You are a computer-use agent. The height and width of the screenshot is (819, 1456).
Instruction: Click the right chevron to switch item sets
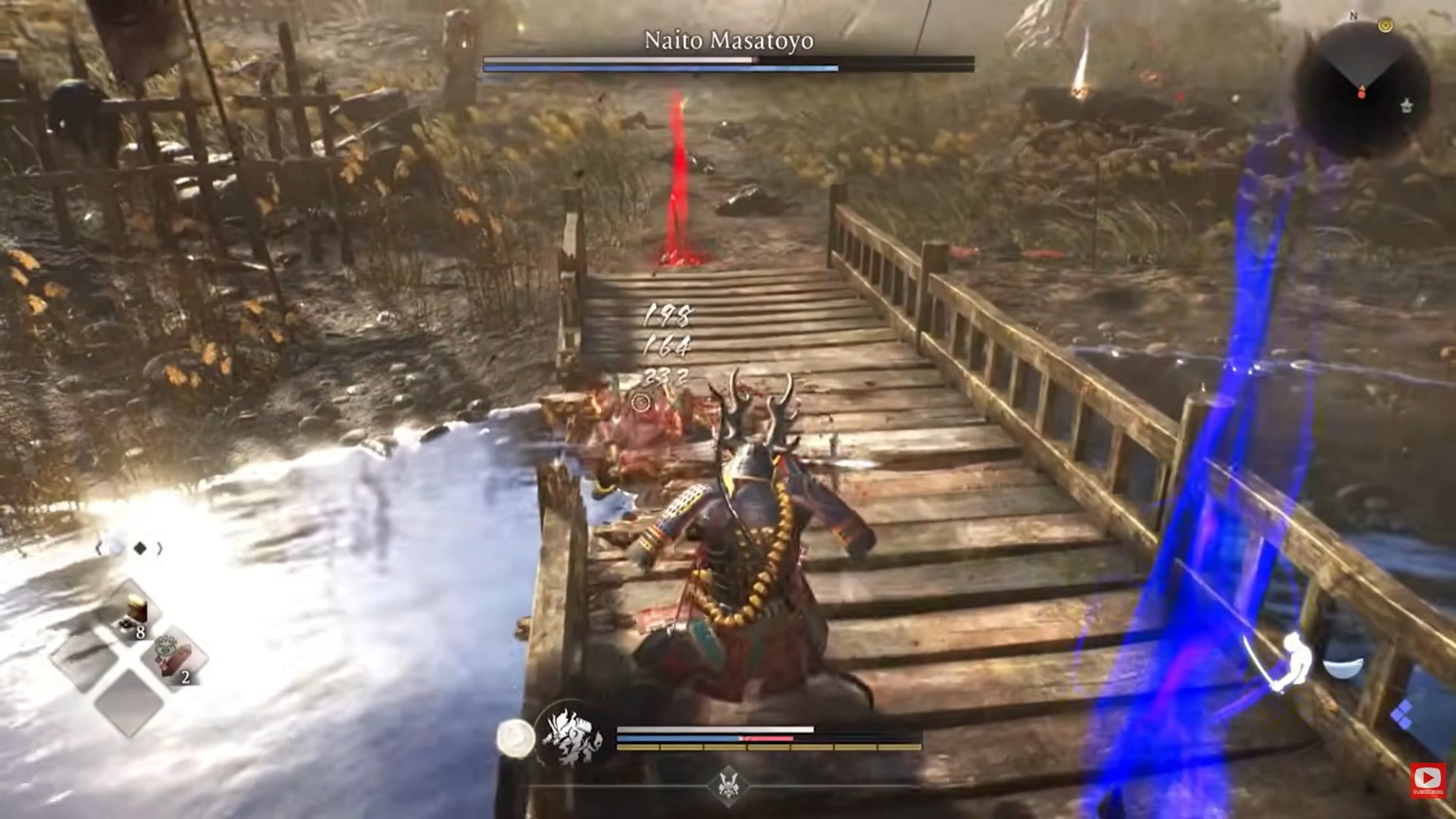point(158,548)
